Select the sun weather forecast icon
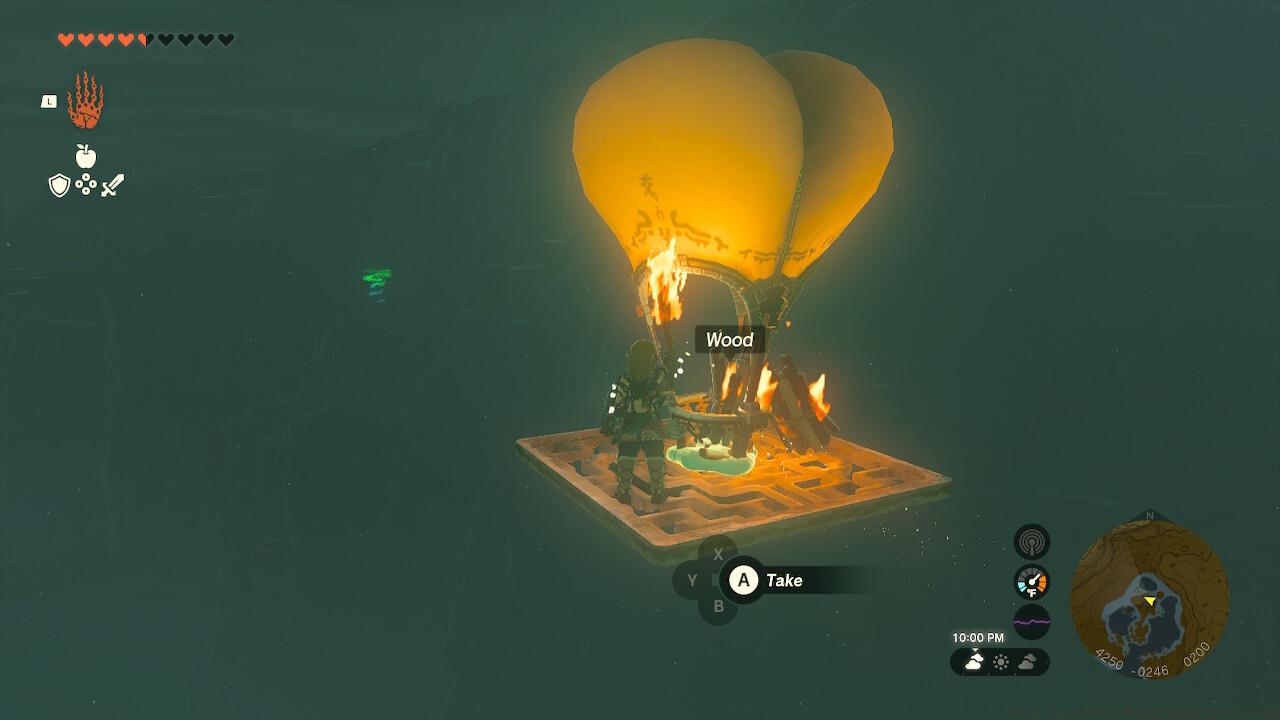This screenshot has width=1280, height=720. tap(1001, 661)
